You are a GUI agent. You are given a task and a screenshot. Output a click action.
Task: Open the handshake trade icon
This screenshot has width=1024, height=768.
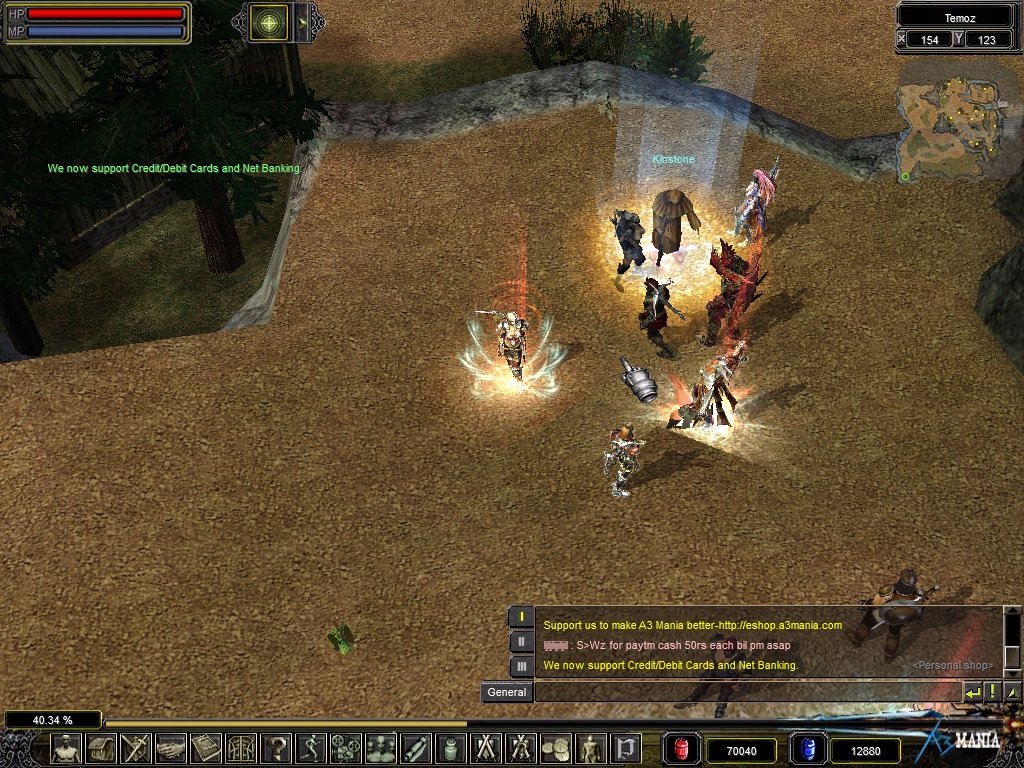(x=171, y=748)
